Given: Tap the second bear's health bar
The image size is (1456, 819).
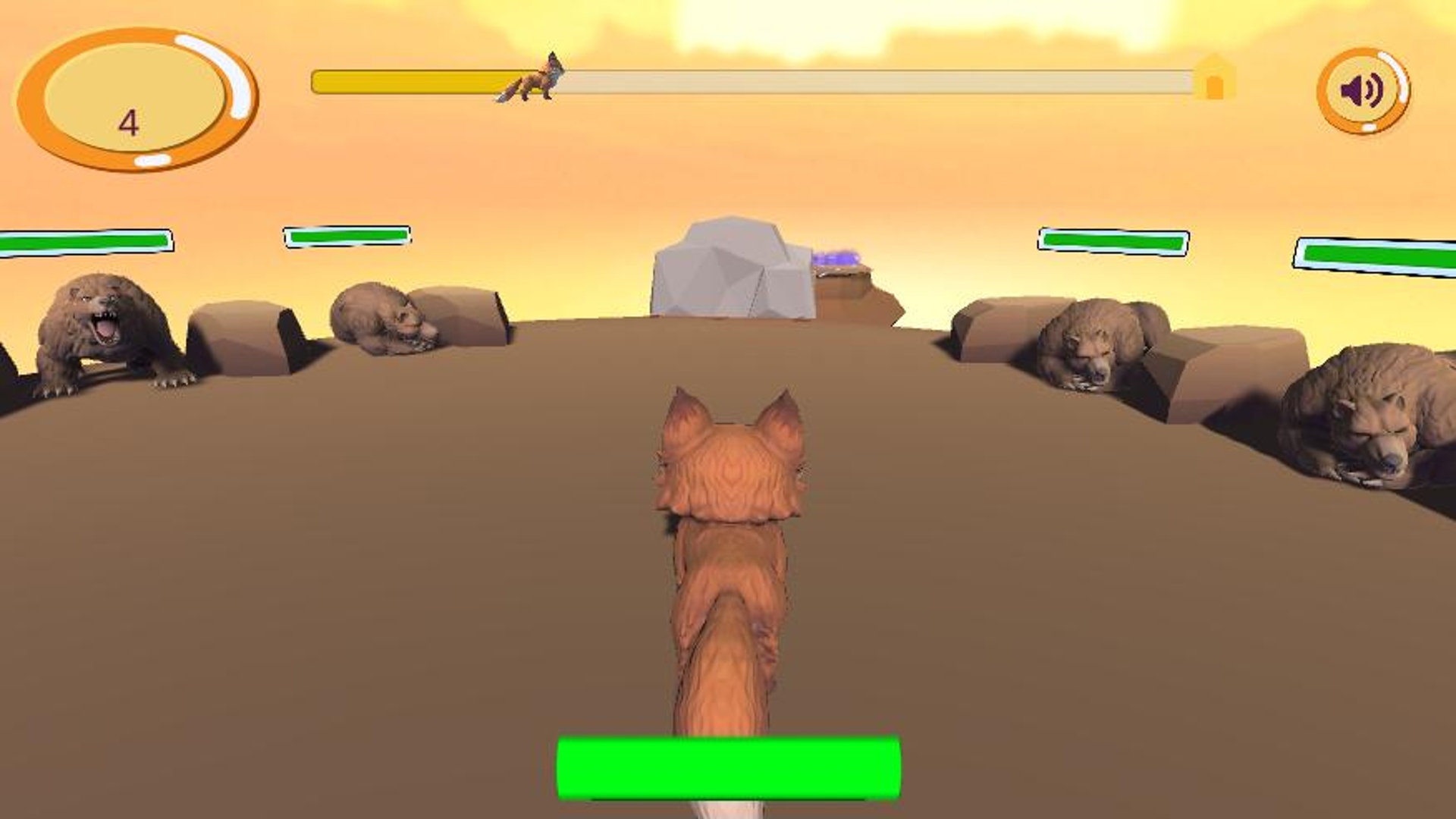Looking at the screenshot, I should [349, 237].
